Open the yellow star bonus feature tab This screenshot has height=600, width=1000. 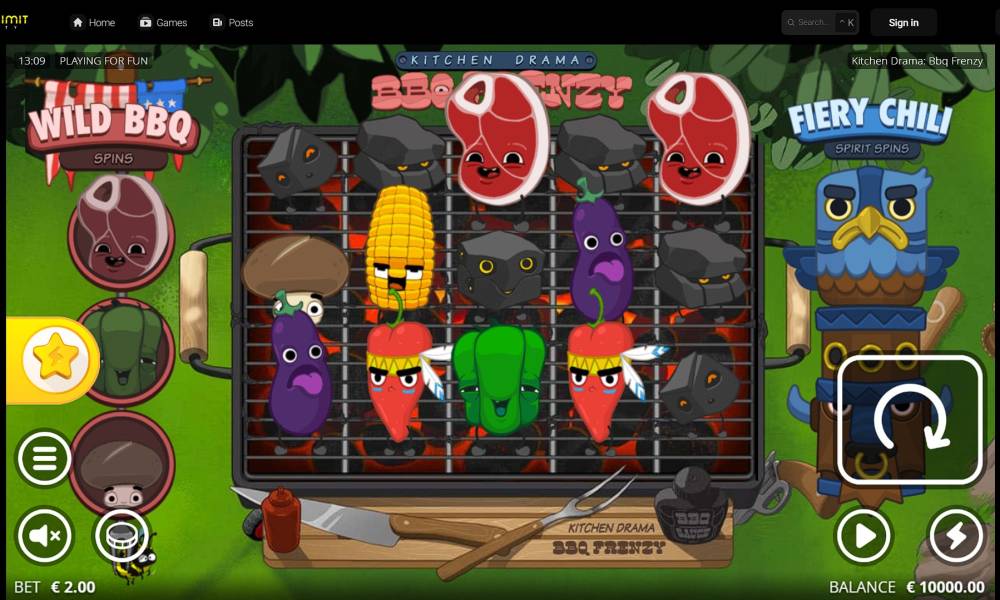pos(54,360)
